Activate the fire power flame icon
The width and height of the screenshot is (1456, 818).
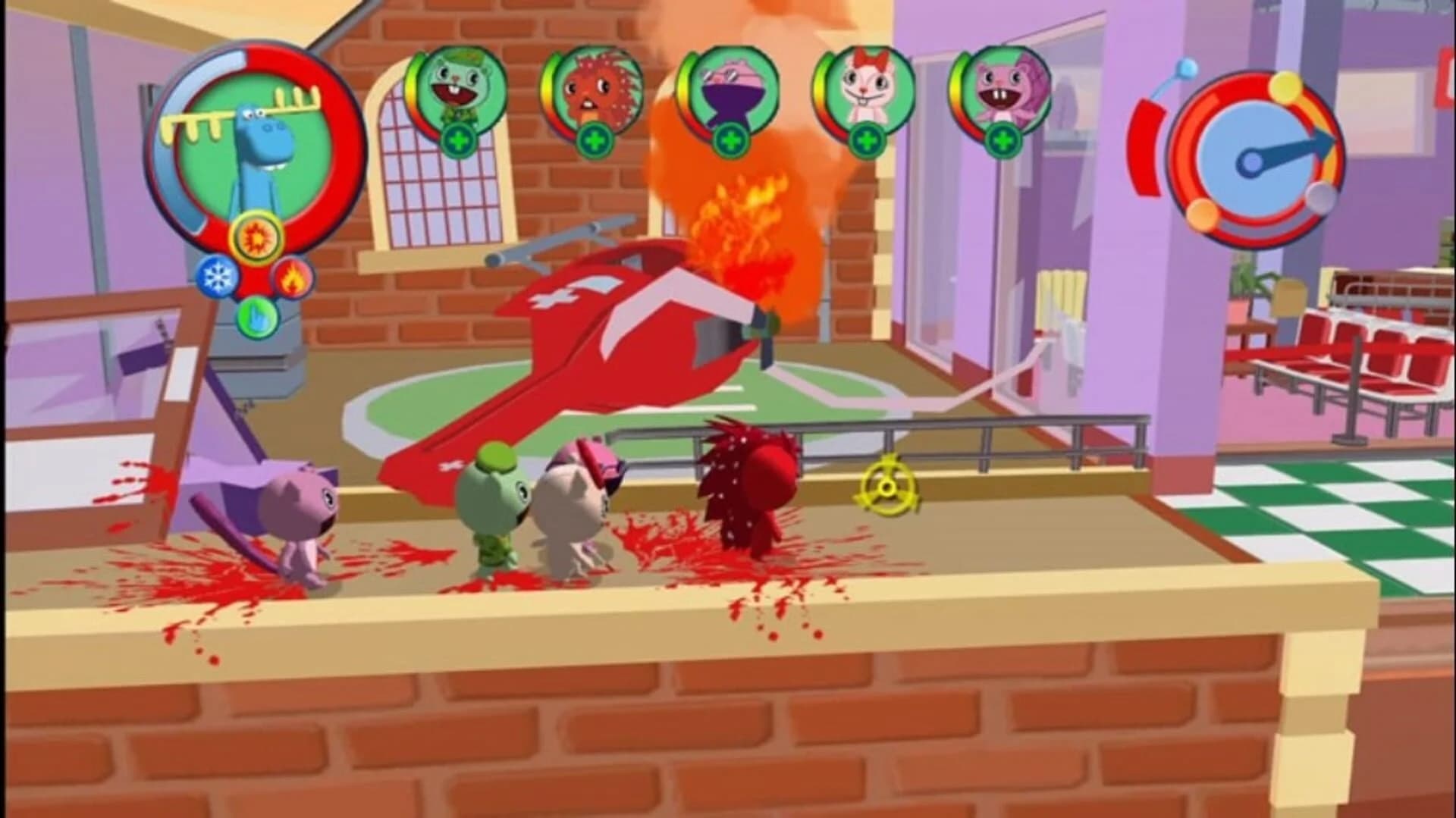pos(292,279)
